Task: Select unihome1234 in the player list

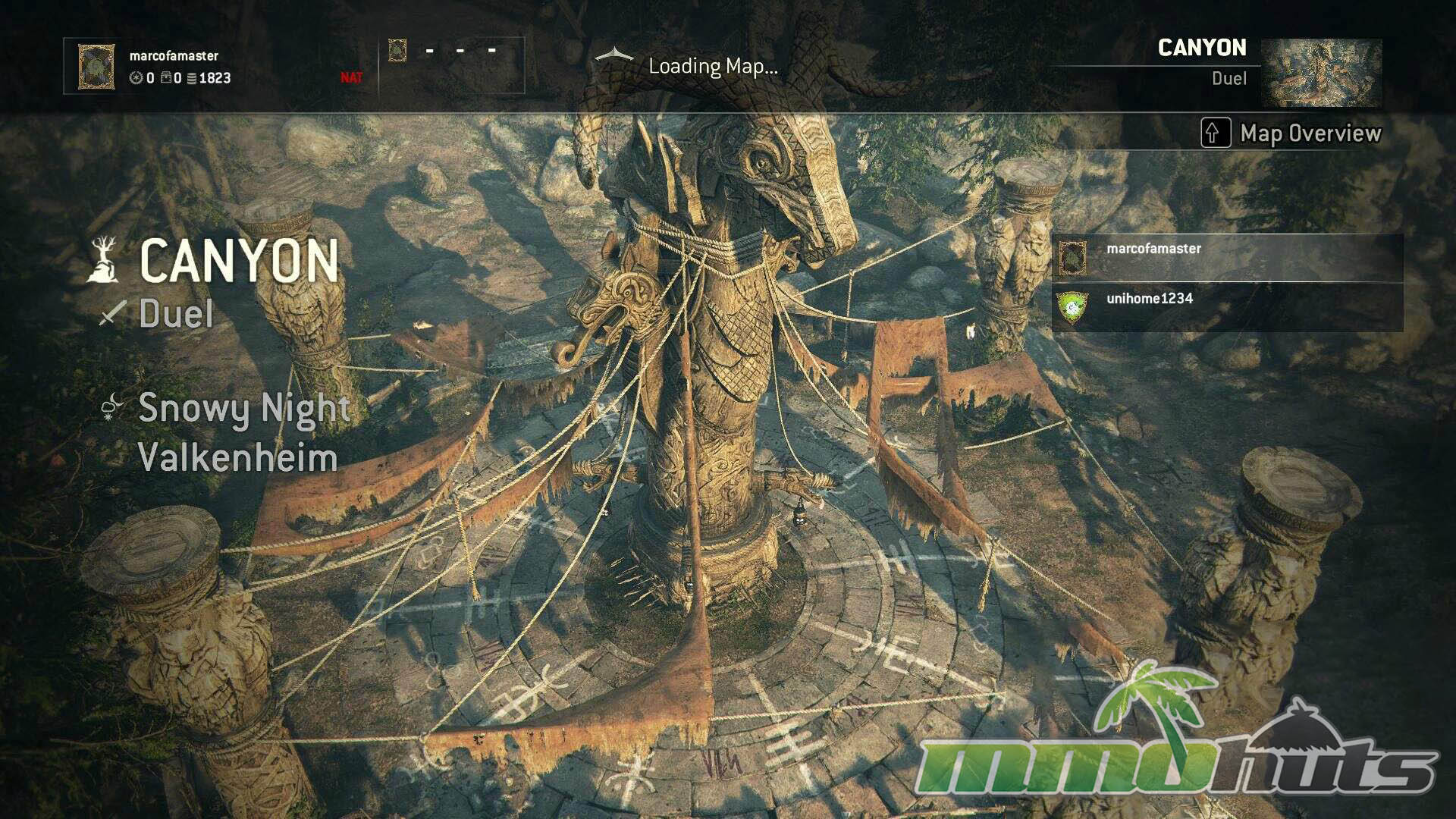Action: pyautogui.click(x=1227, y=307)
